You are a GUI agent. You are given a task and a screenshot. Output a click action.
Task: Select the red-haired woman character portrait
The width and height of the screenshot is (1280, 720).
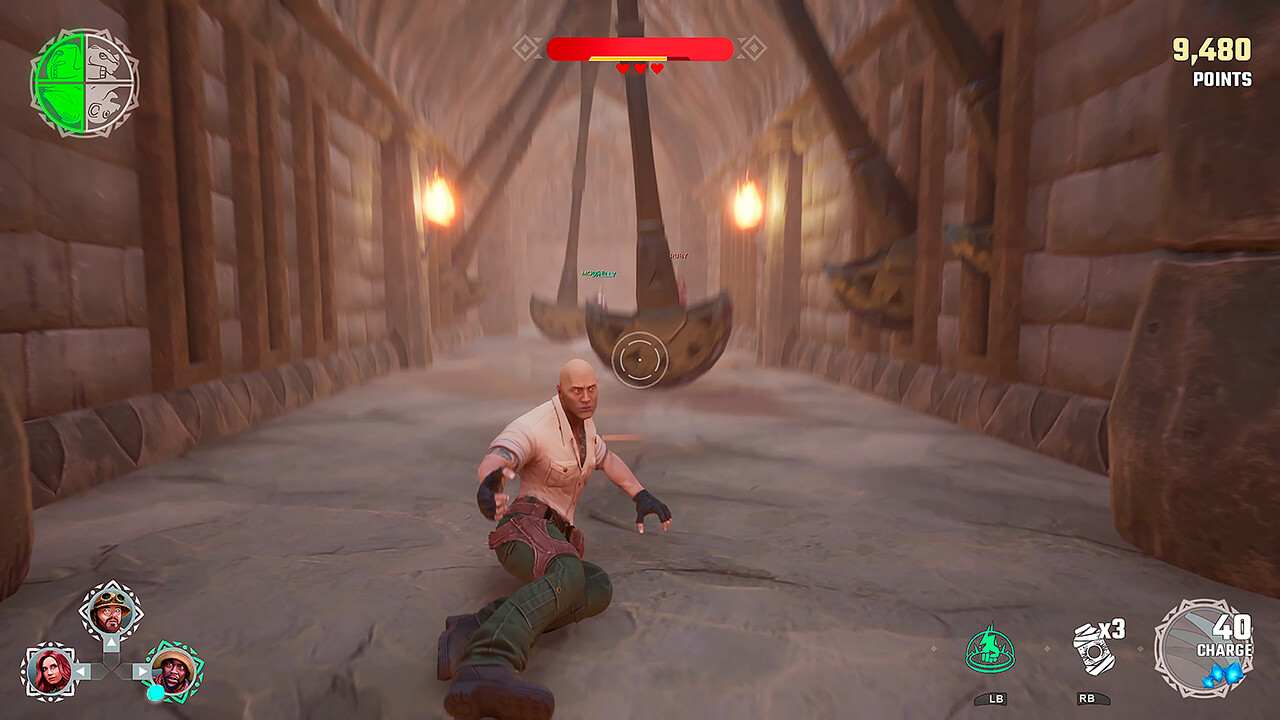pos(48,670)
